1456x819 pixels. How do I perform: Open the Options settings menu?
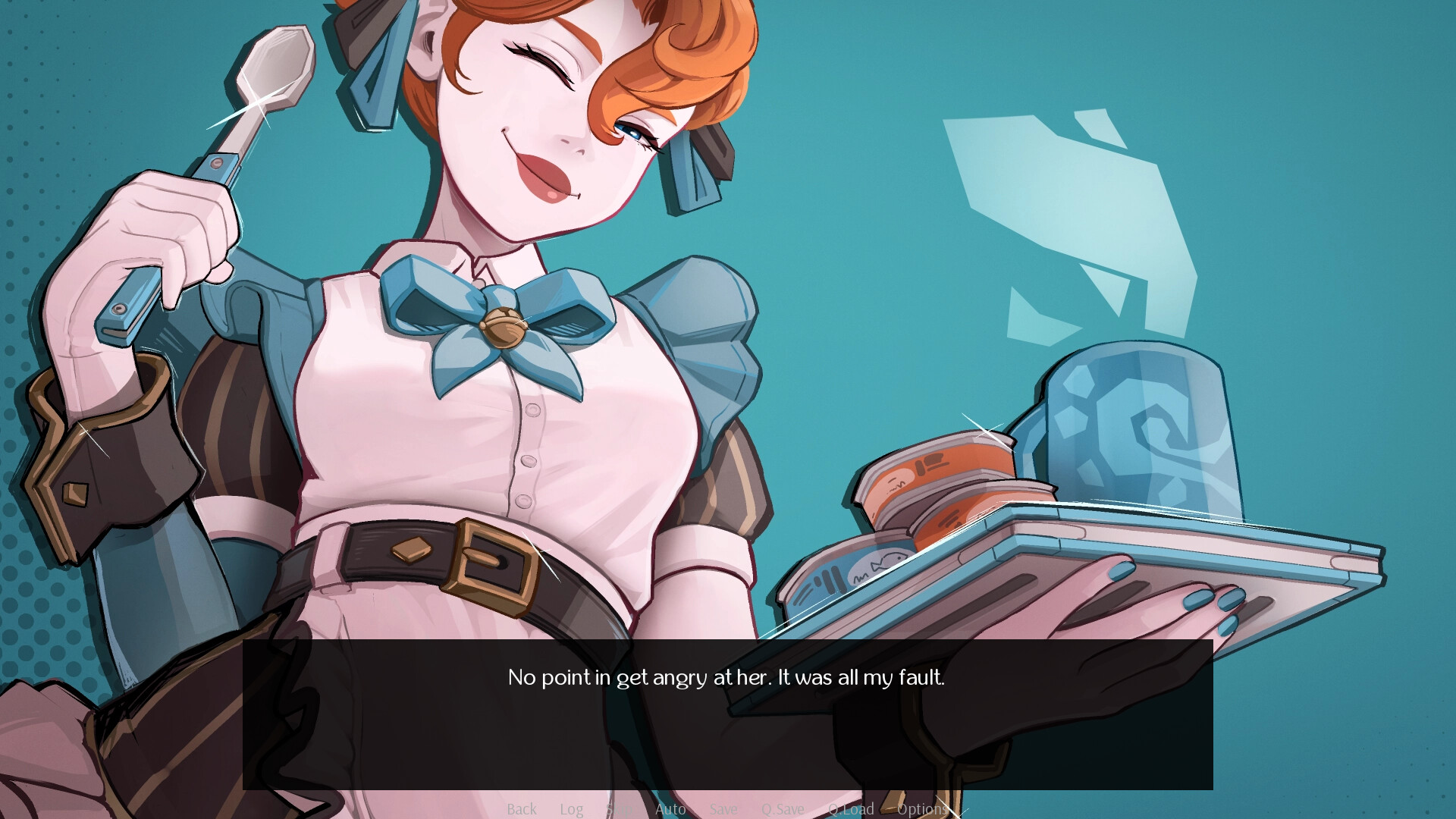(x=923, y=809)
